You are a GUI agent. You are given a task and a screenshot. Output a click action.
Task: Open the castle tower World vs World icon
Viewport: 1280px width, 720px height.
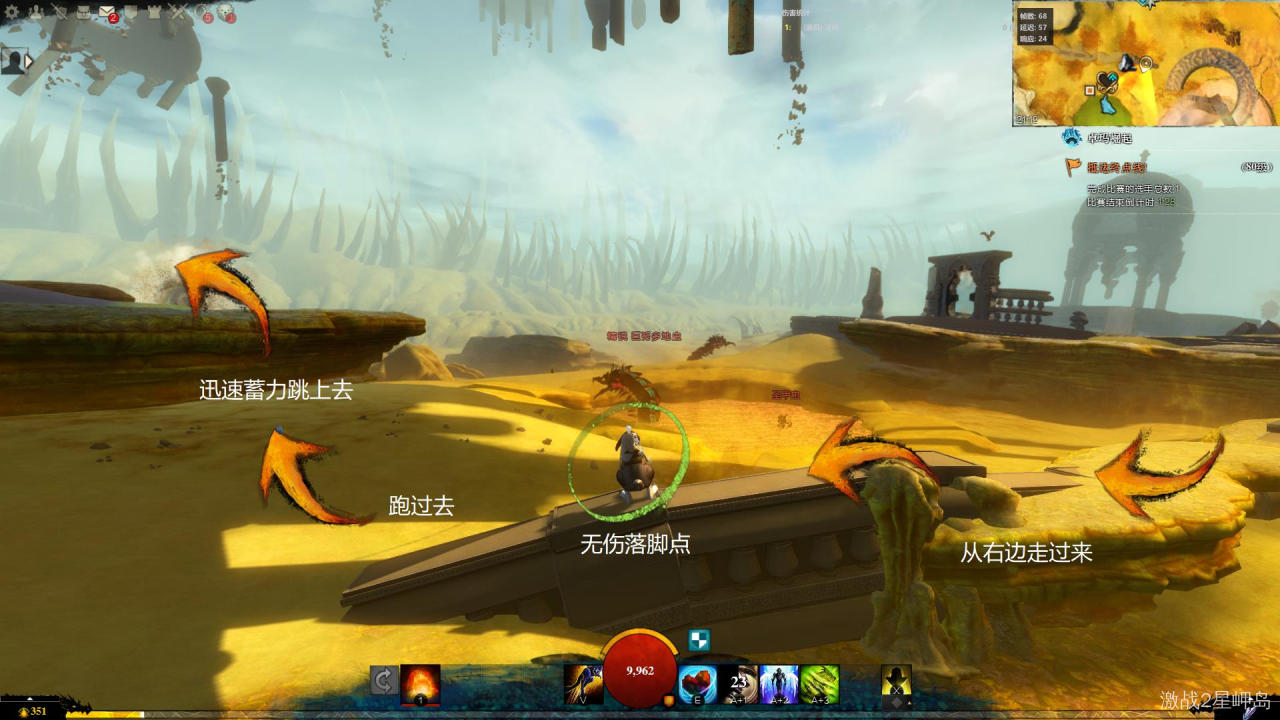tap(154, 12)
